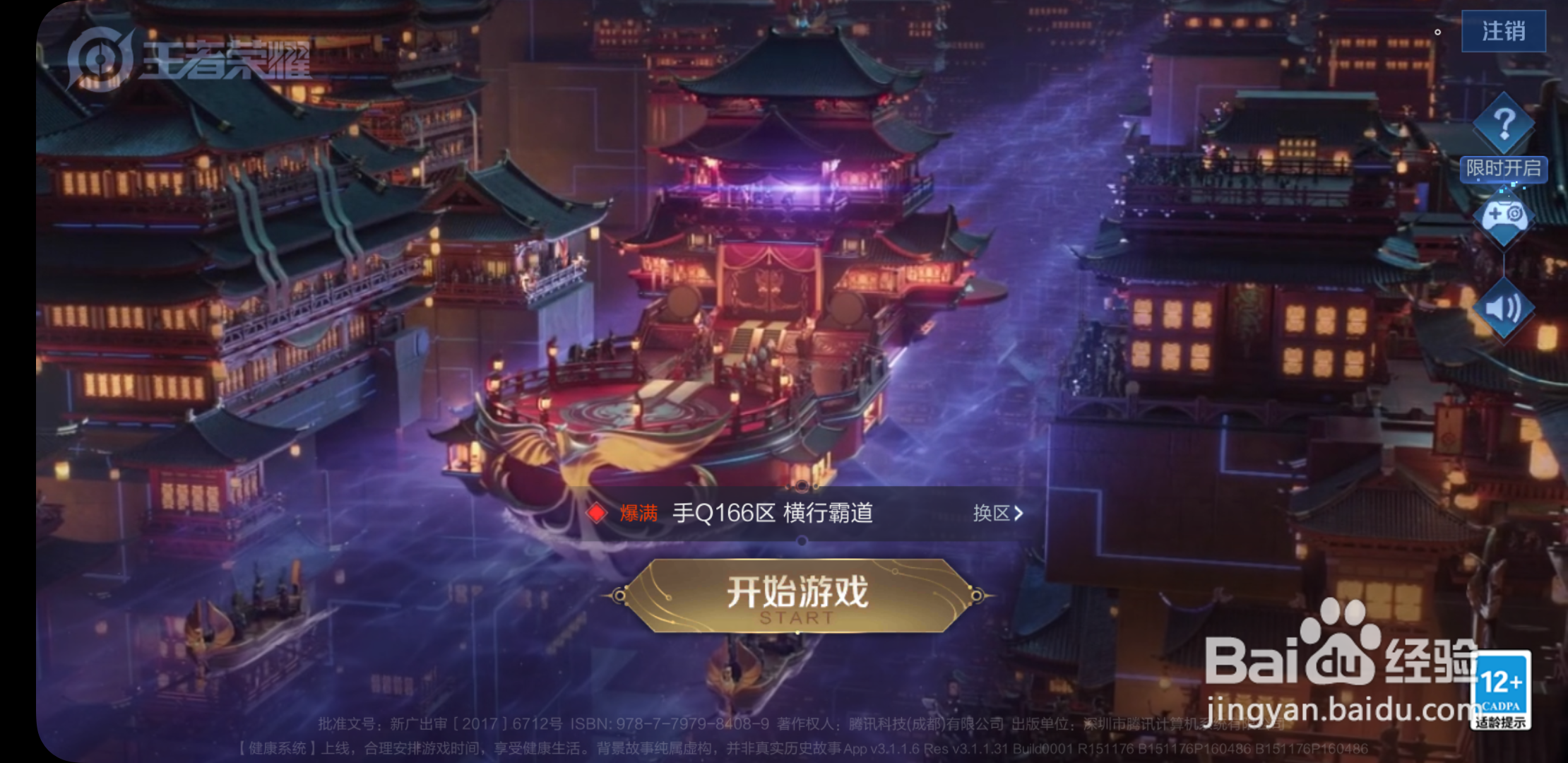Click the circular handle above the server bar
This screenshot has height=763, width=1568.
[802, 486]
